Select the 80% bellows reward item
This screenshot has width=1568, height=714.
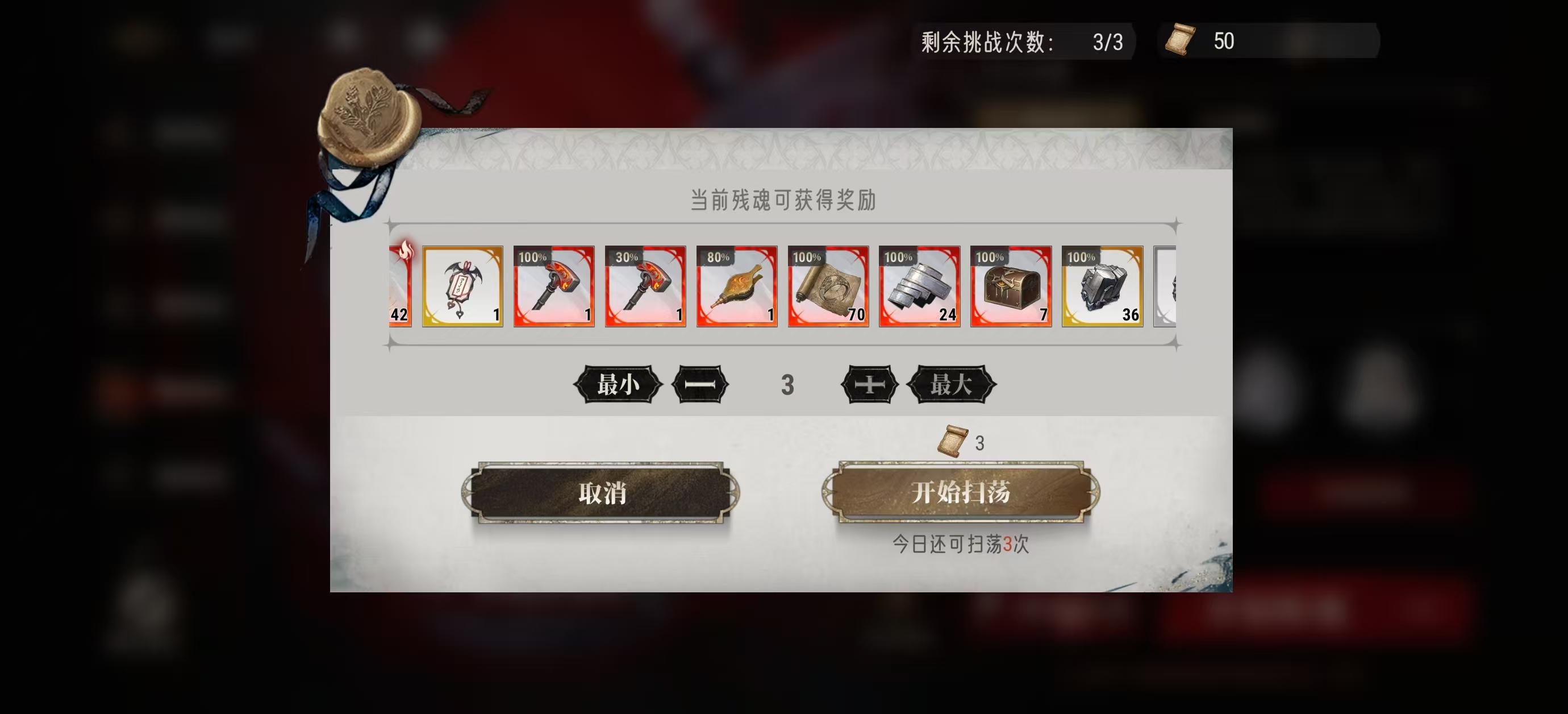tap(736, 288)
